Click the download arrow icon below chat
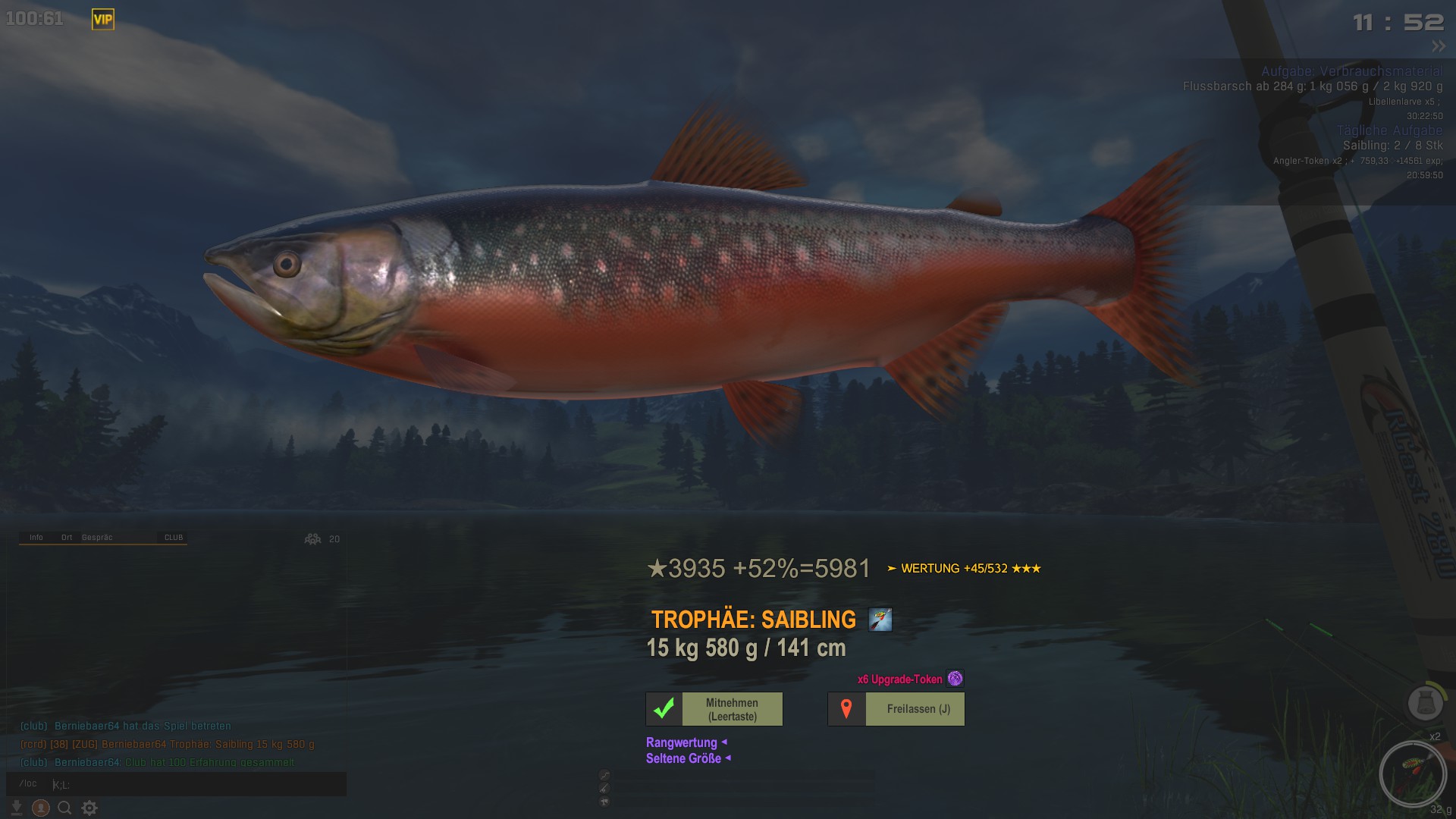 coord(17,808)
